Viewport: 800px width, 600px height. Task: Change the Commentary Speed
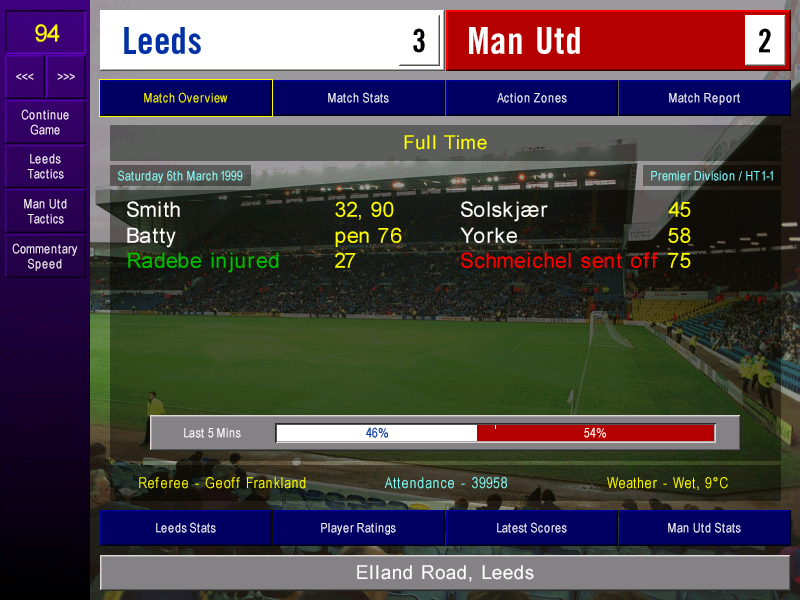point(45,257)
